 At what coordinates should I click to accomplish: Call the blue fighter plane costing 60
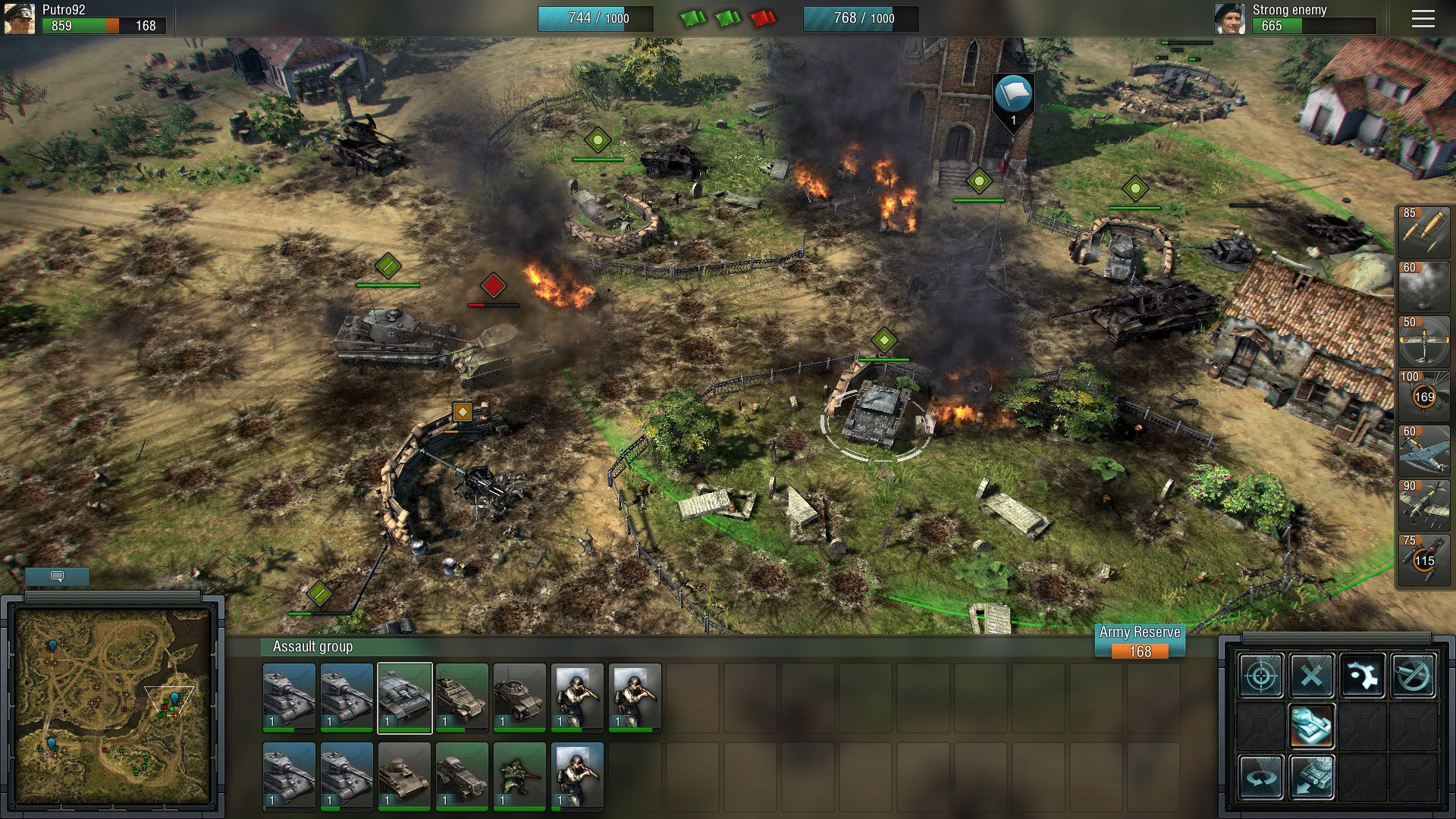coord(1424,450)
